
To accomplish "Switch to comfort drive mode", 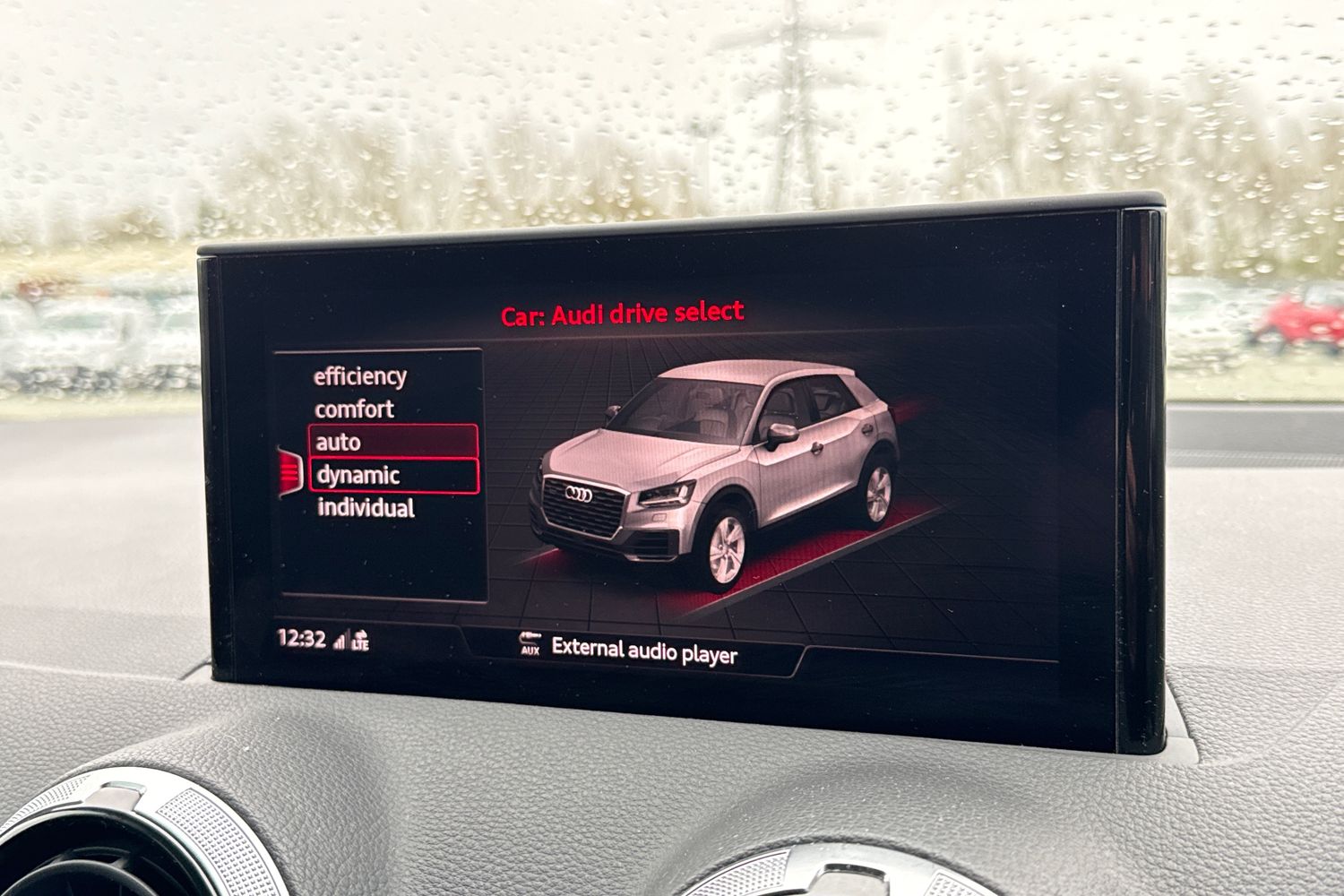I will [x=355, y=409].
